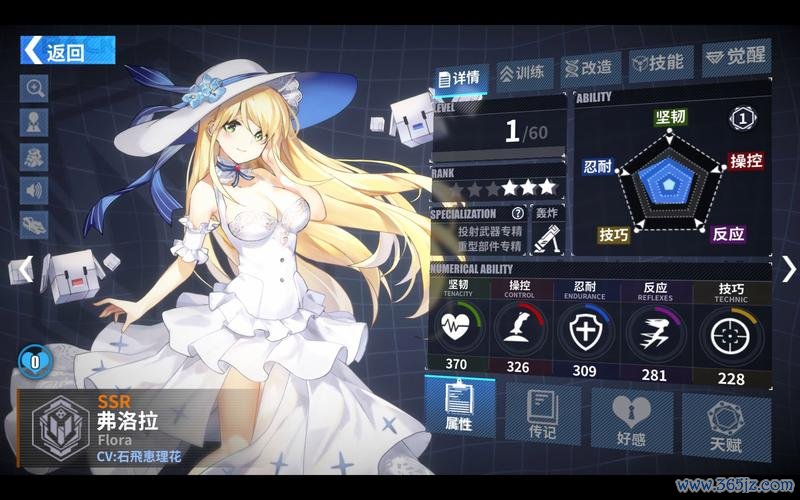Open the 觉醒 awakening tab

735,58
